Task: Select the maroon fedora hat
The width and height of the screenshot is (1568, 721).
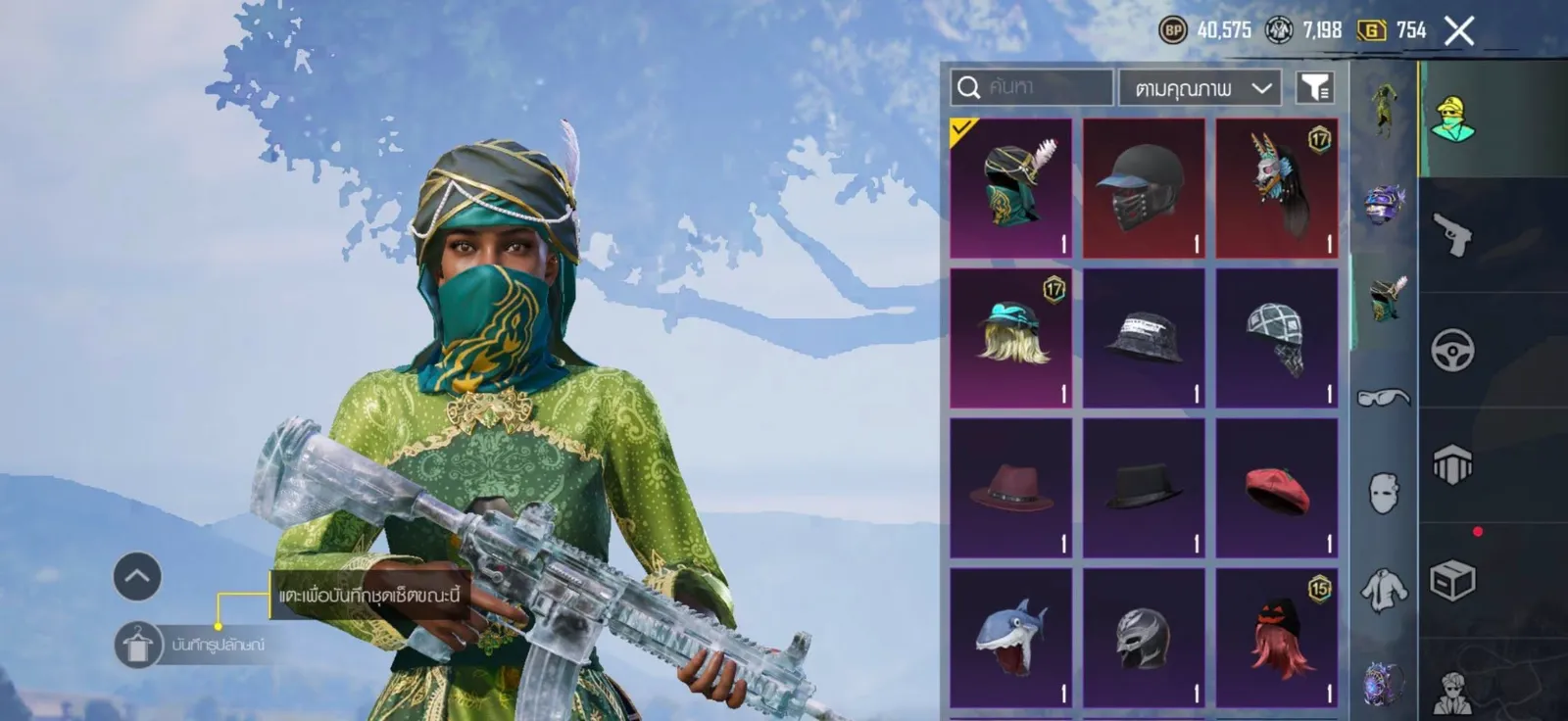Action: (1010, 488)
